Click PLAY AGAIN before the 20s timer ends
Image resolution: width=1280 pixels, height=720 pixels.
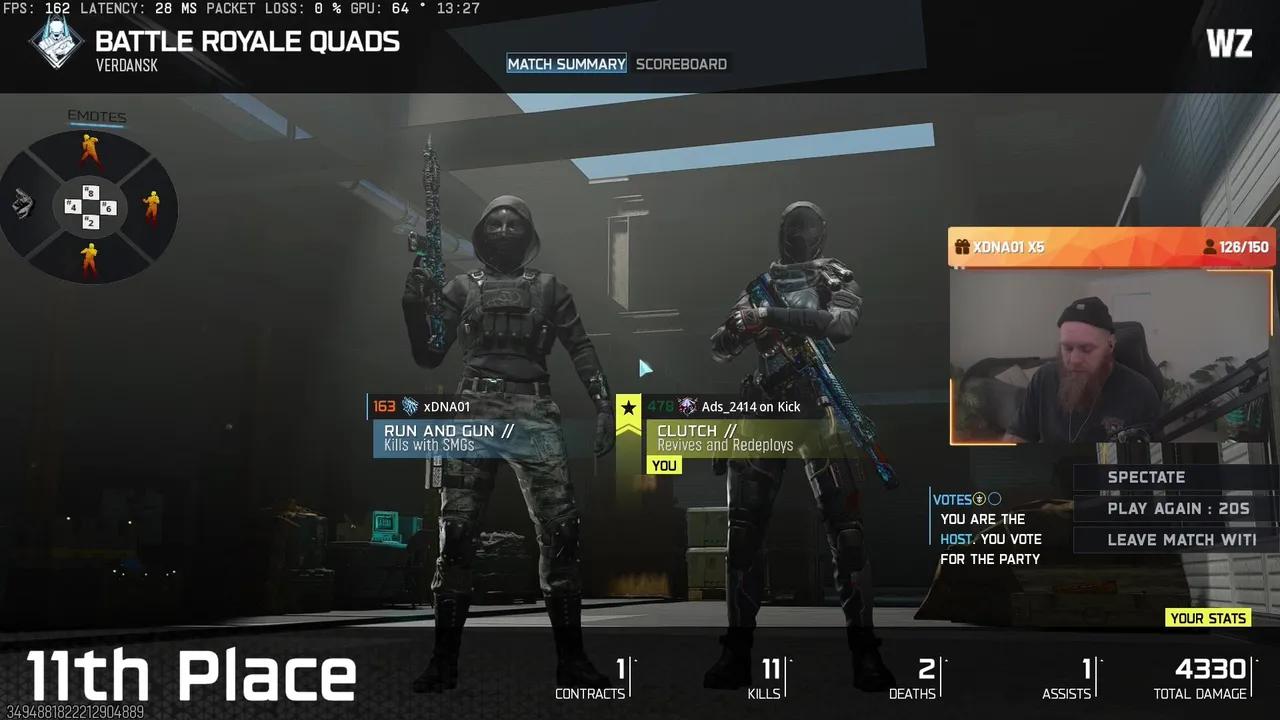[1178, 508]
